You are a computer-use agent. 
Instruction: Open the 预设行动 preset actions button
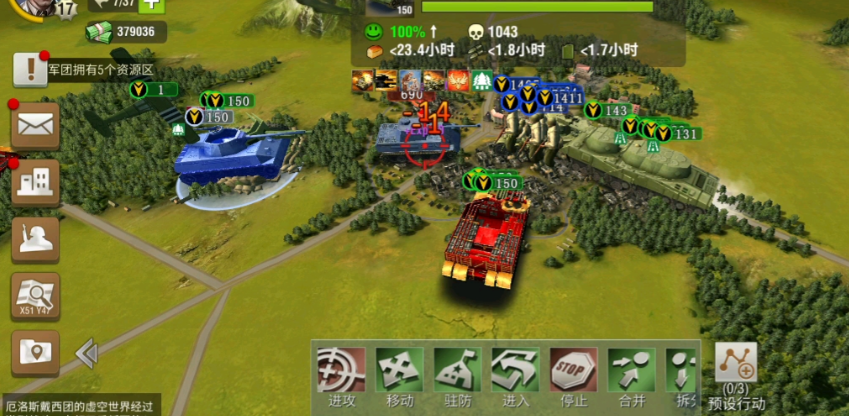(736, 365)
